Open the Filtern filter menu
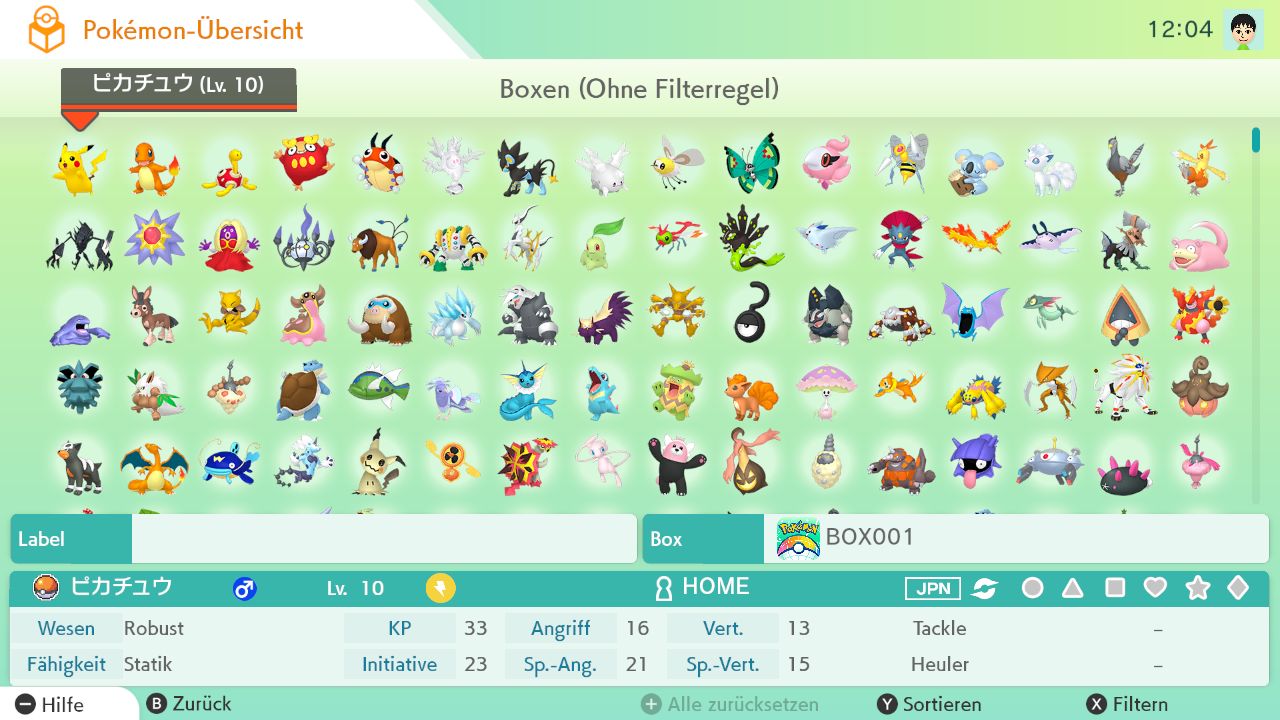The image size is (1280, 720). [1128, 704]
